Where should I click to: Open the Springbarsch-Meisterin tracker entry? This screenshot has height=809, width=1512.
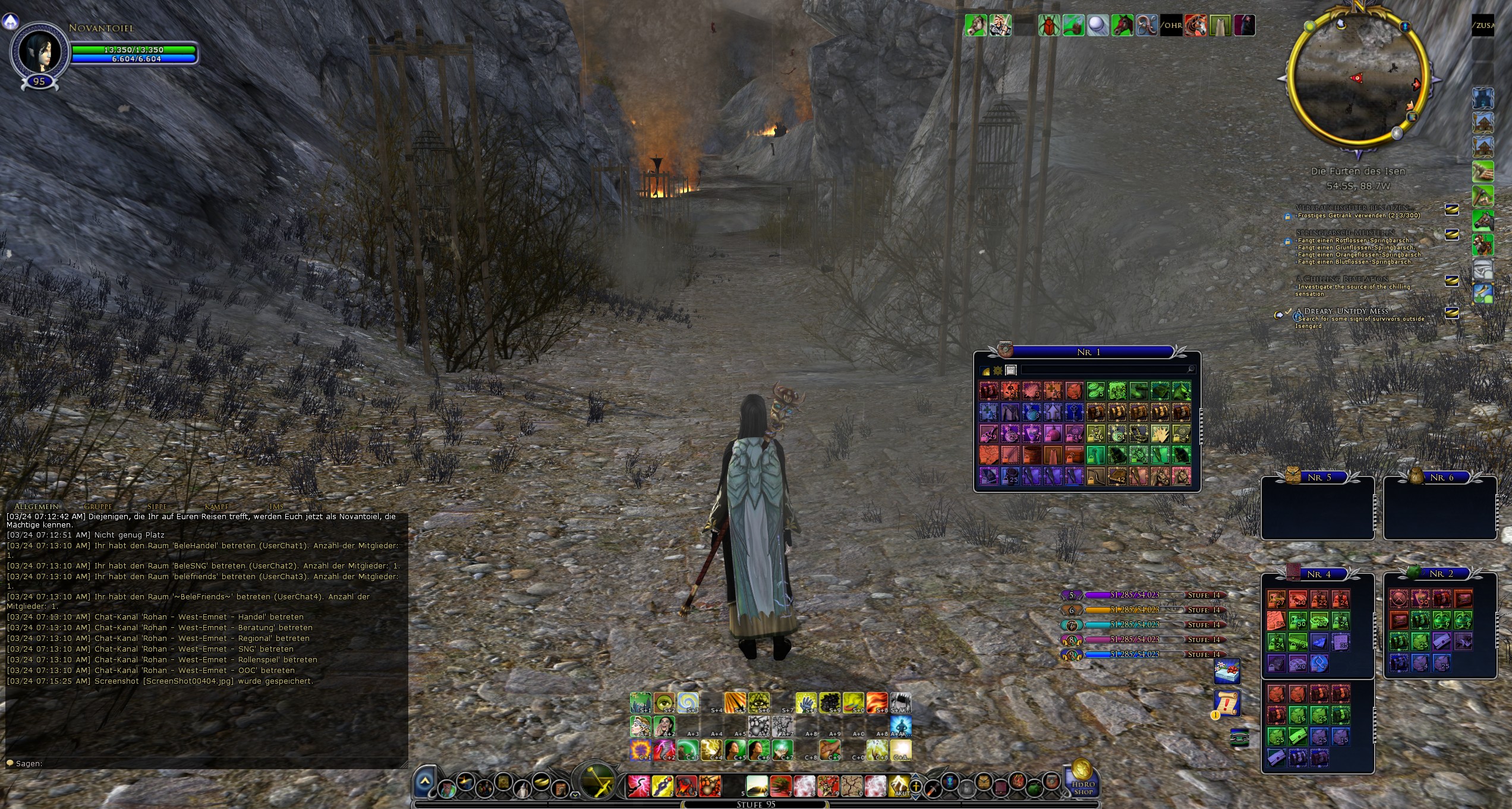(1344, 232)
